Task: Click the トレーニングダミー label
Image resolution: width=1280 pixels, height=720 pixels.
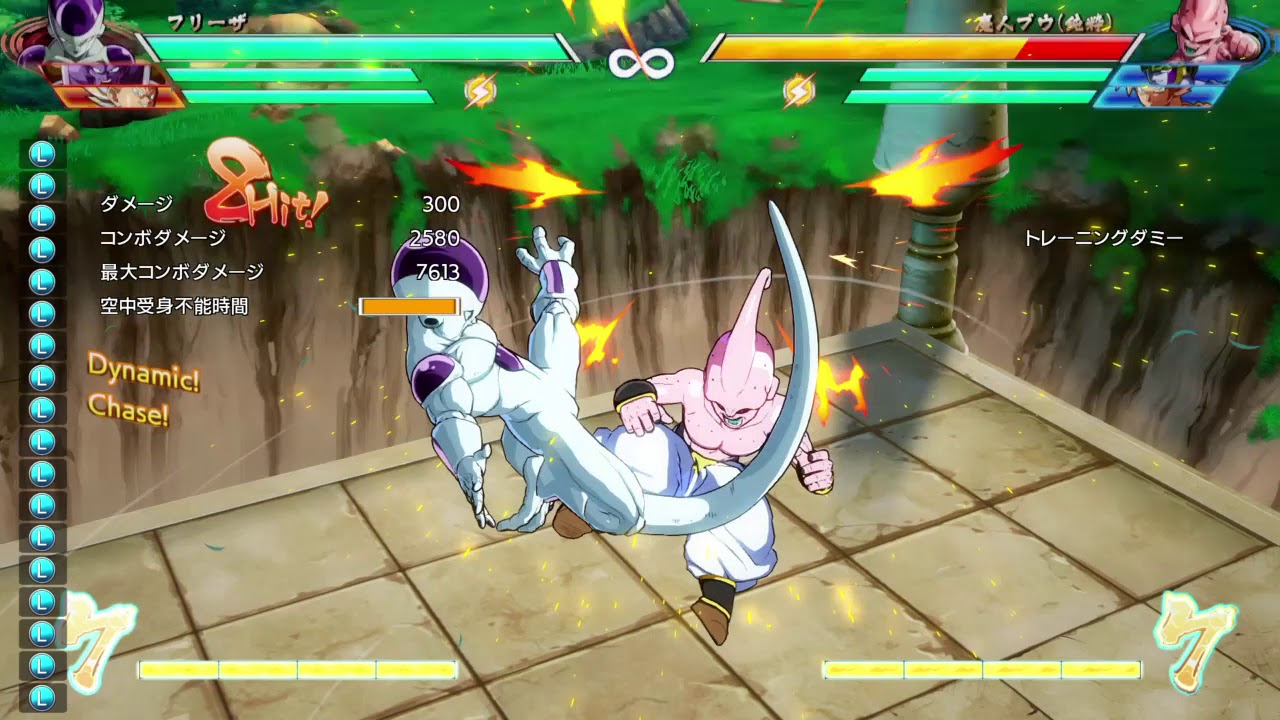Action: tap(1103, 238)
